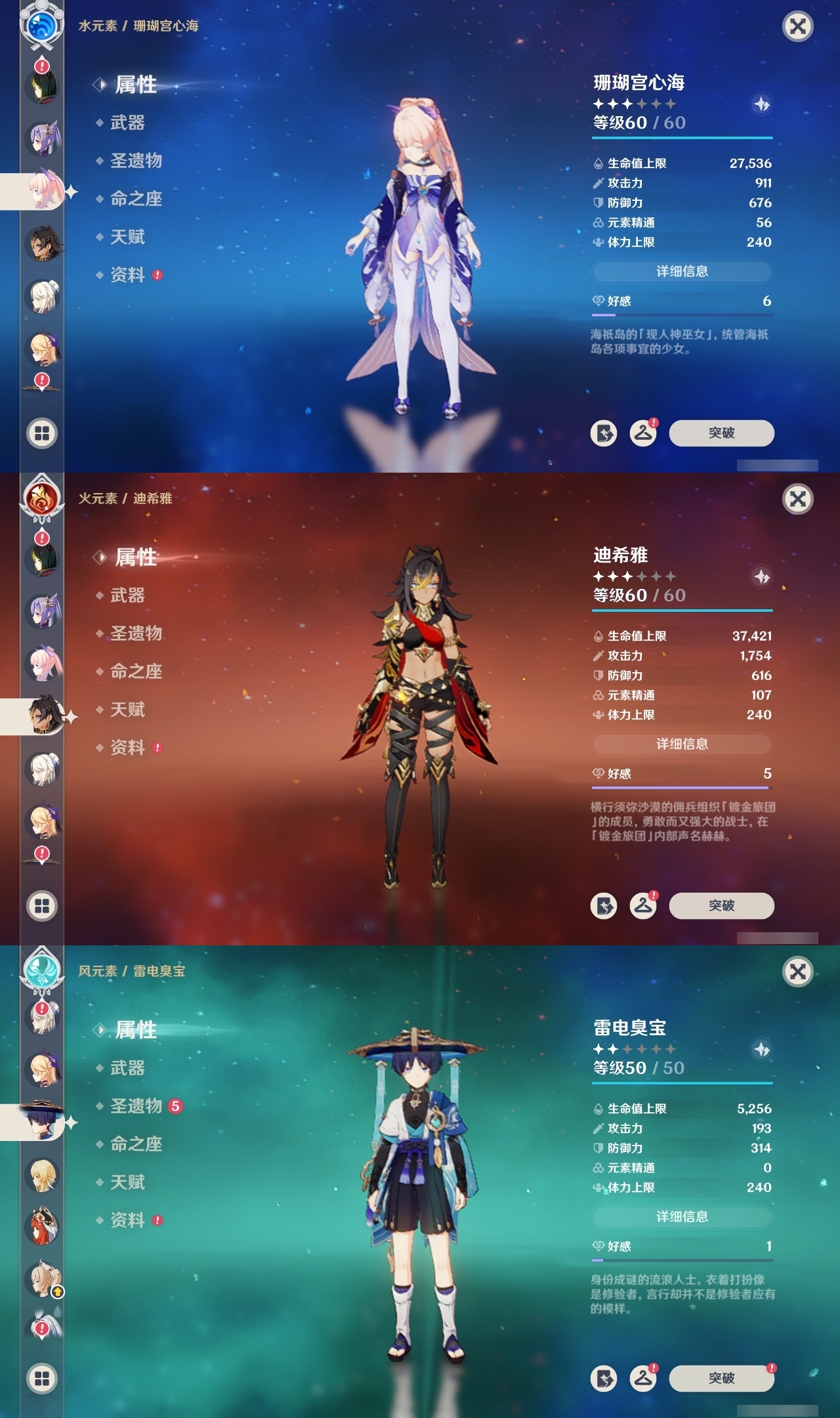Screen dimensions: 840x1418
Task: Open 详细信息 for 珊瑚宫心海
Action: click(682, 272)
